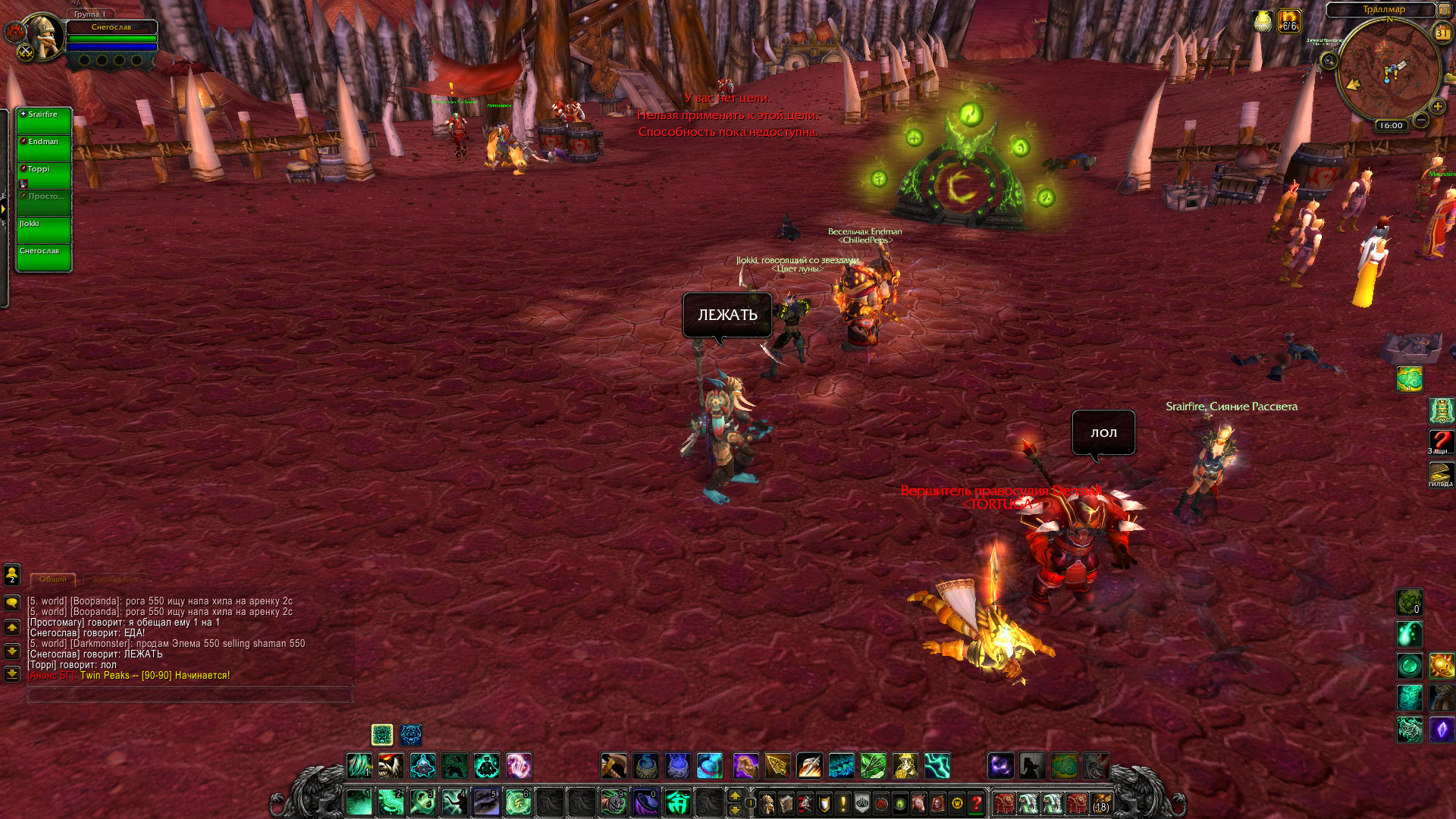Screen dimensions: 1456x819
Task: Select Jlokki in the party list
Action: (x=44, y=231)
